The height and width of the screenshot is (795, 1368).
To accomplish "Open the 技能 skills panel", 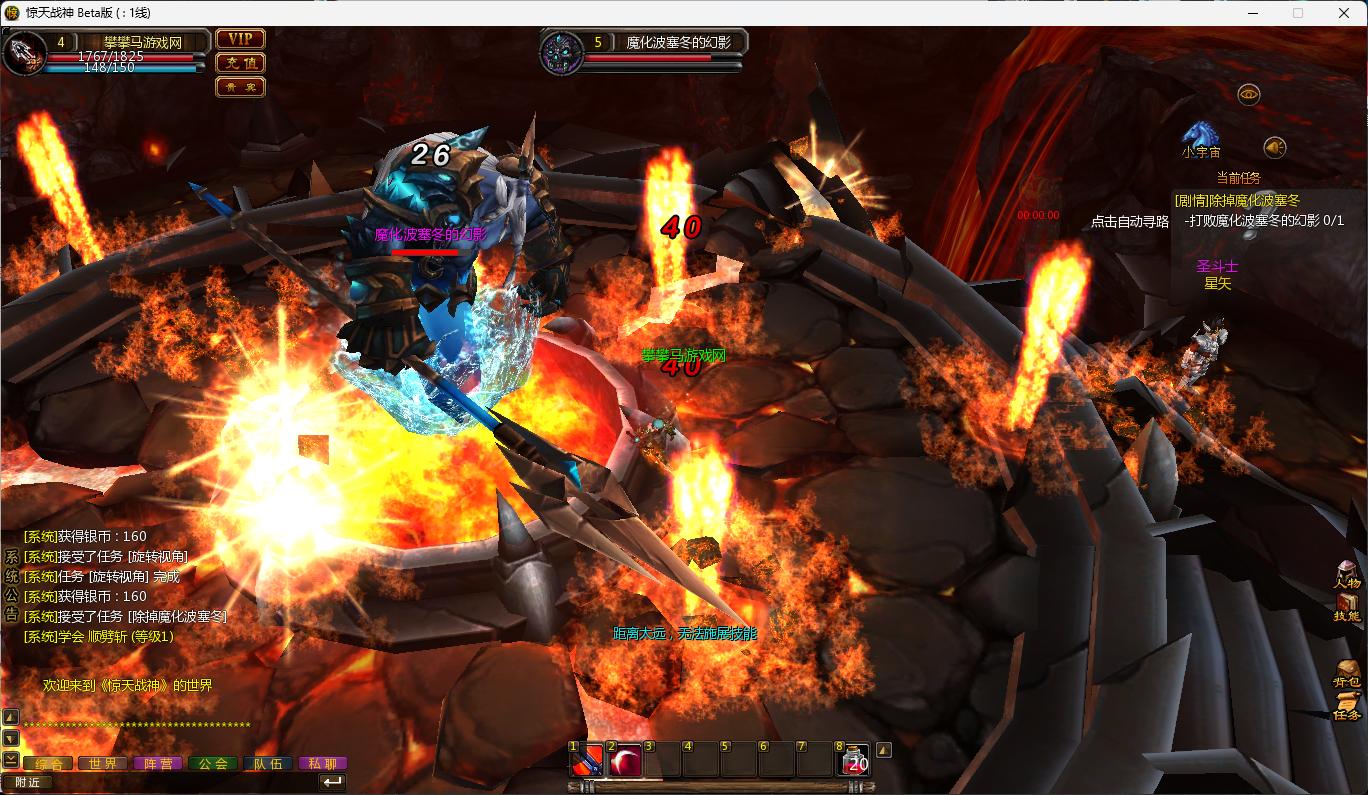I will [1347, 607].
